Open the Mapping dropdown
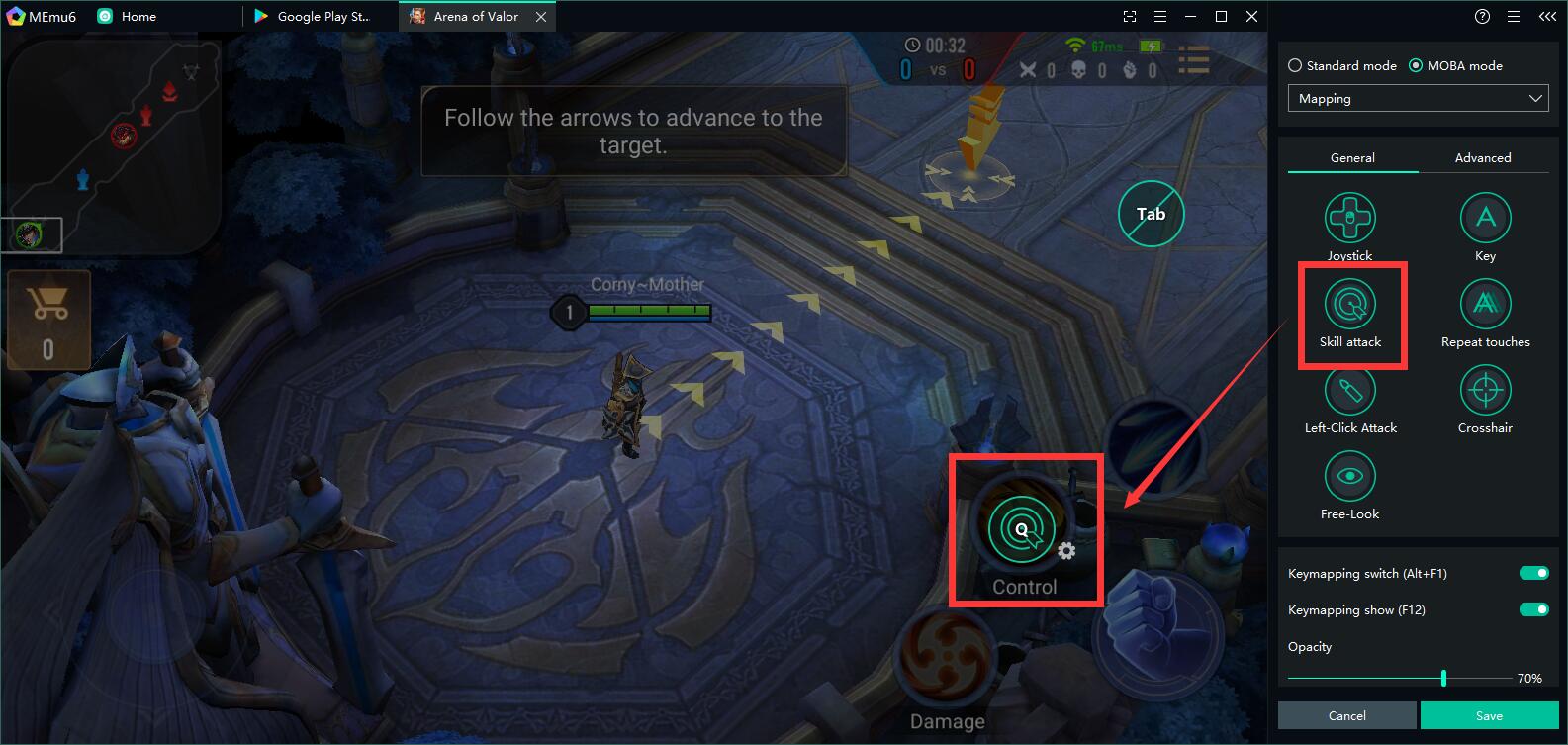This screenshot has width=1568, height=745. click(x=1418, y=99)
